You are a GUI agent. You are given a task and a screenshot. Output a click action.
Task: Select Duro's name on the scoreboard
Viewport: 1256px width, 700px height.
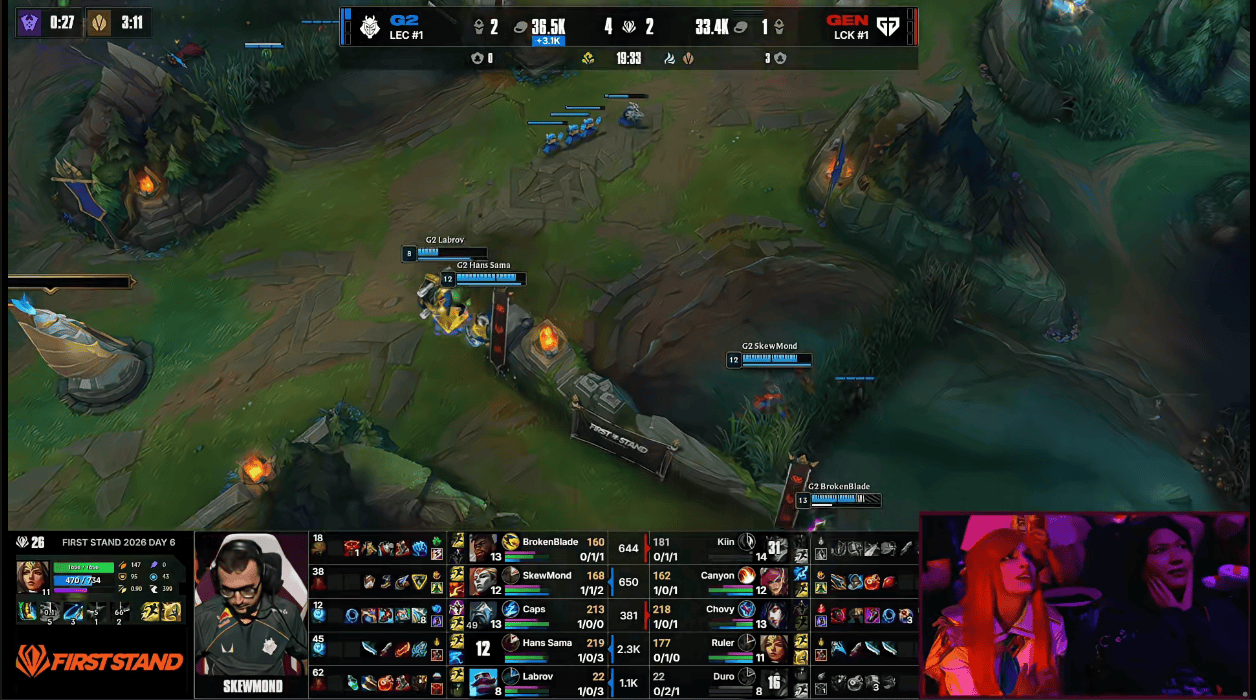point(724,676)
